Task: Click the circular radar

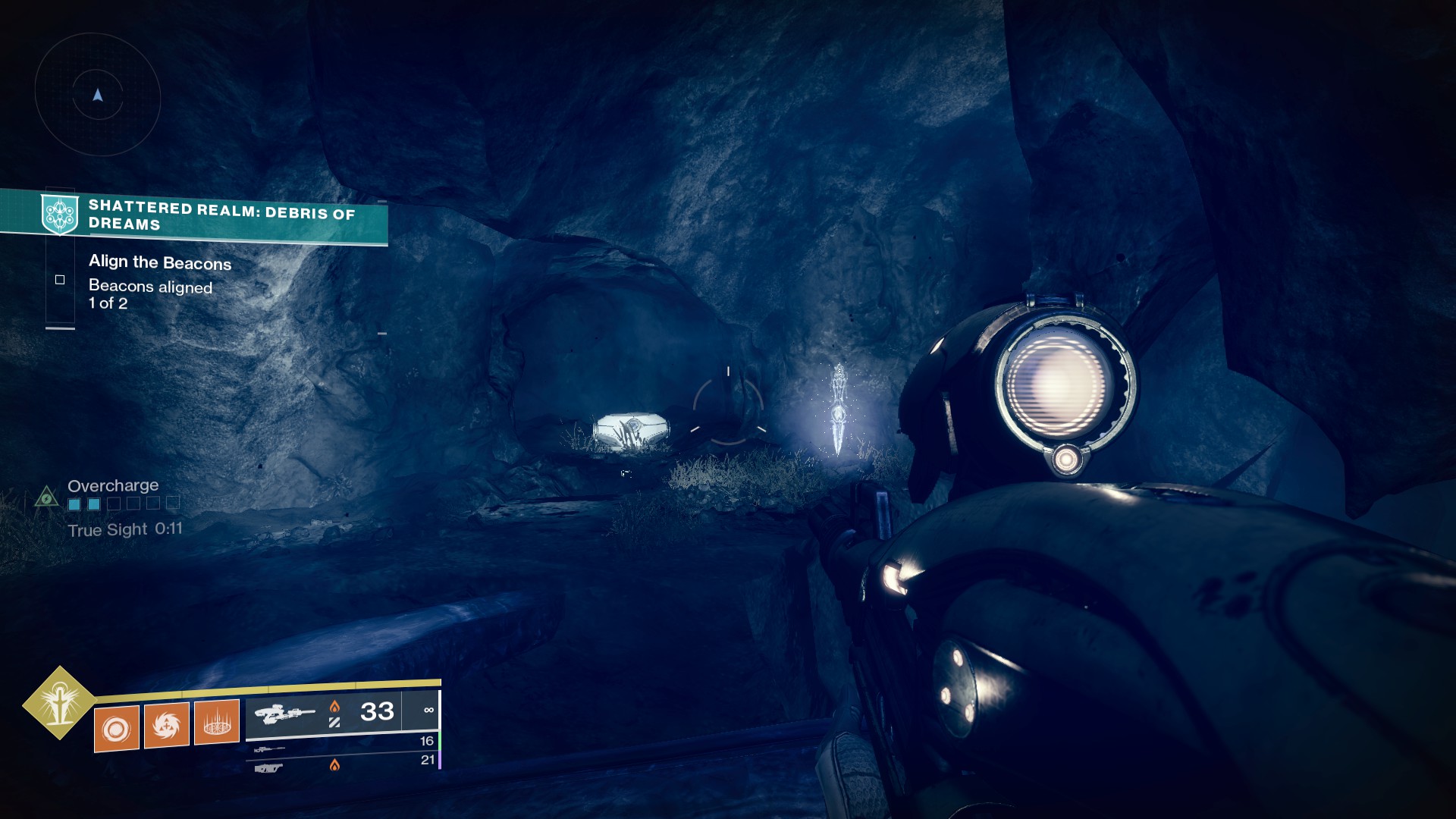Action: tap(98, 96)
